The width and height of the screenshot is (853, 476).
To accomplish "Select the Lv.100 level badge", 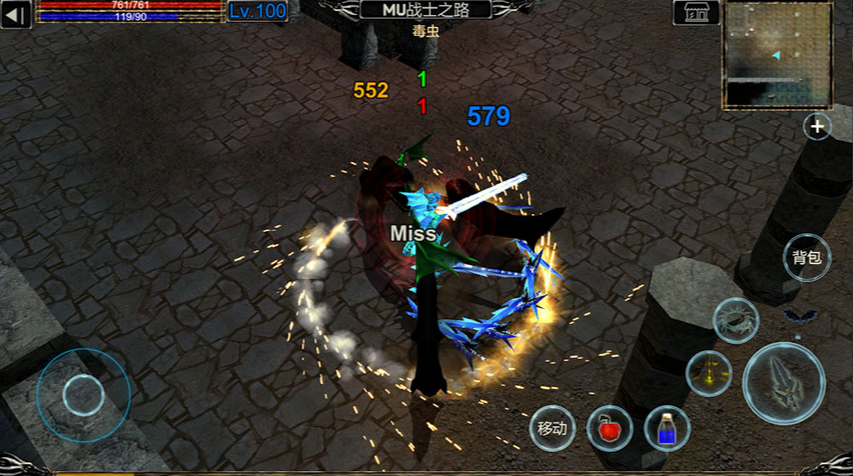I will [x=257, y=11].
